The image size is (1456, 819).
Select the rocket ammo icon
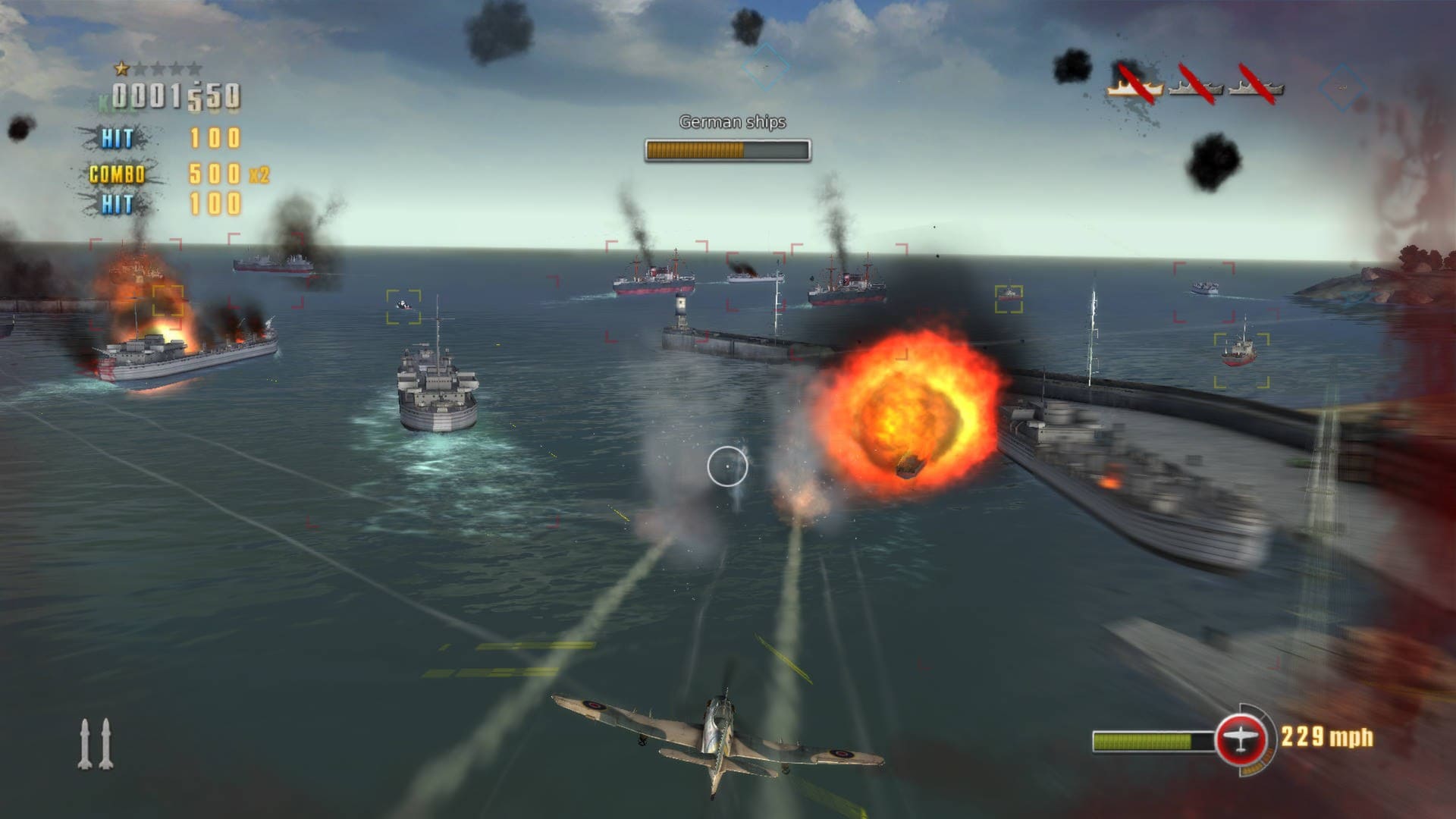click(x=96, y=744)
